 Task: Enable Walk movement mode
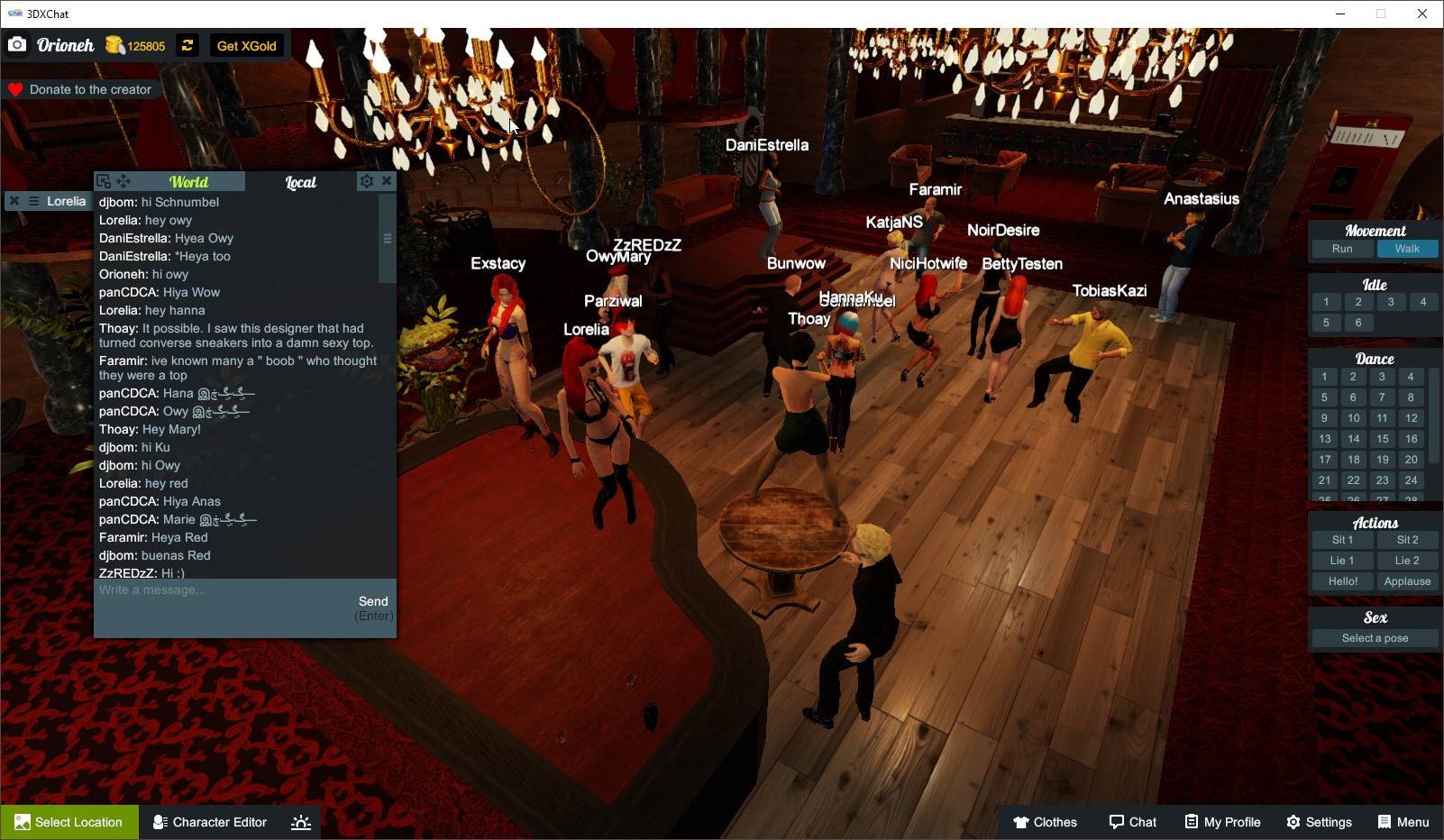[x=1407, y=249]
